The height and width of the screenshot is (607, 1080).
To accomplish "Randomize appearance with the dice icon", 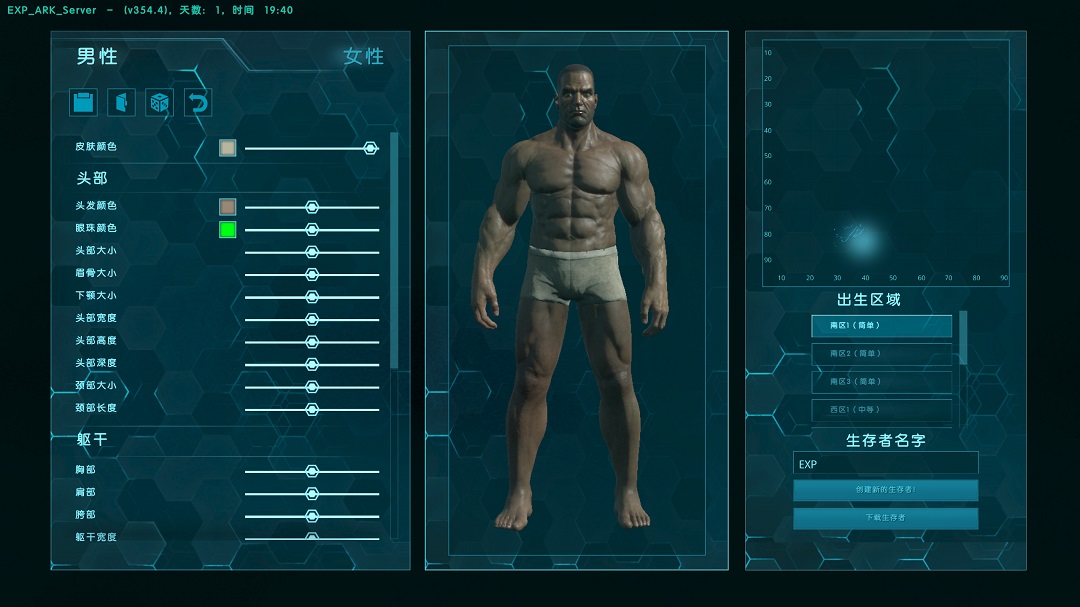I will (x=159, y=102).
